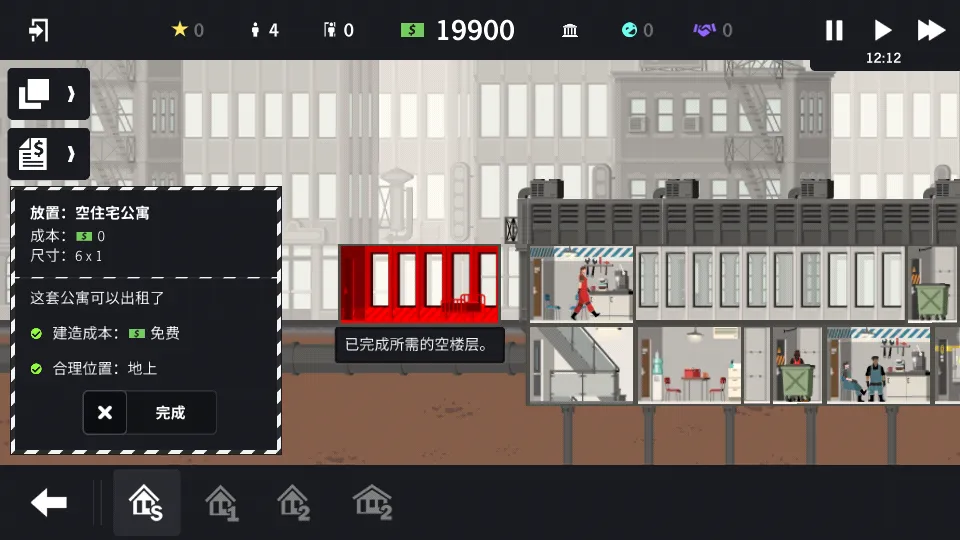Image resolution: width=960 pixels, height=540 pixels.
Task: Go back with the left arrow
Action: [48, 502]
